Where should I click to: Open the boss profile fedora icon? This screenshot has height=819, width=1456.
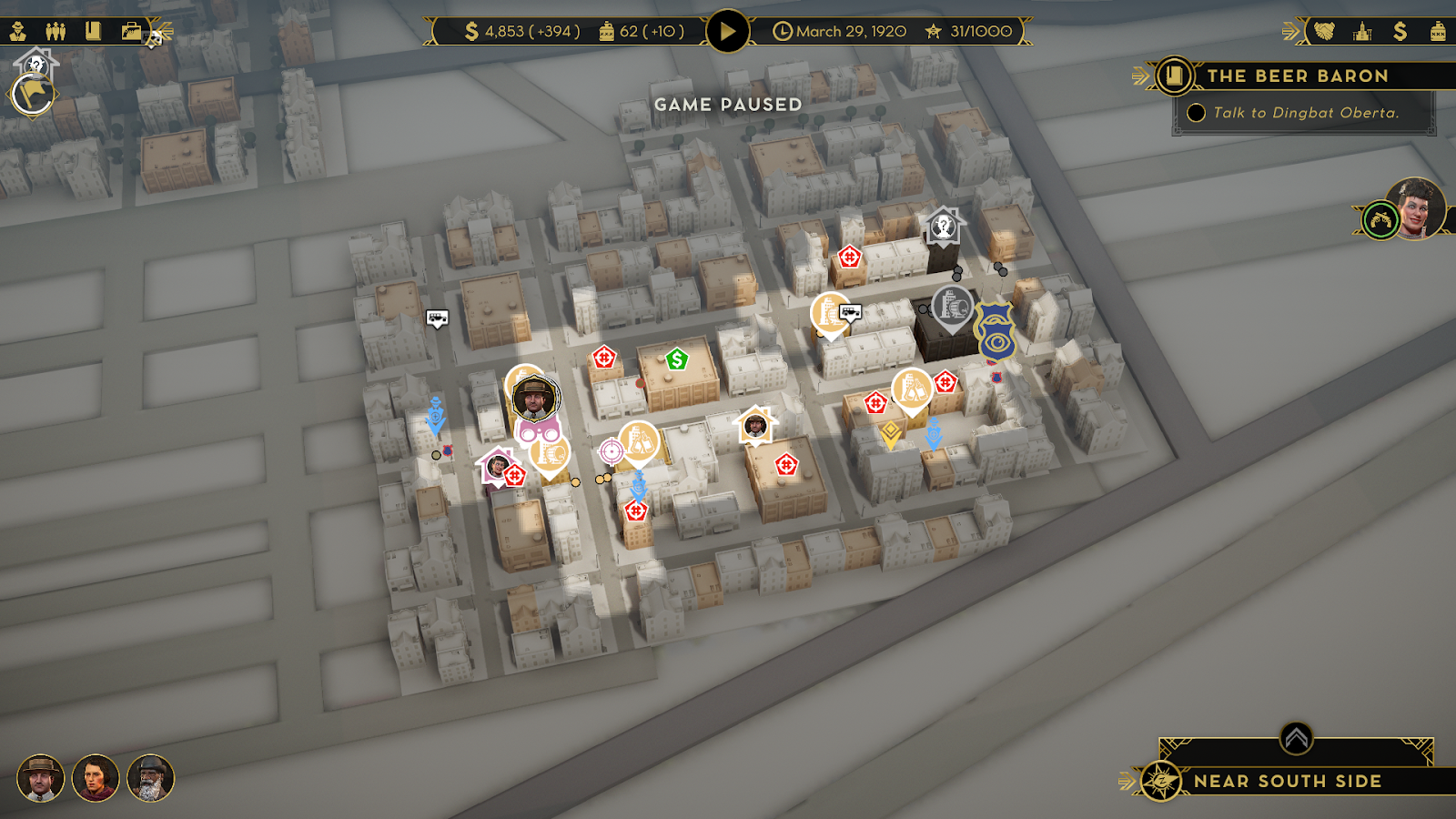(18, 32)
